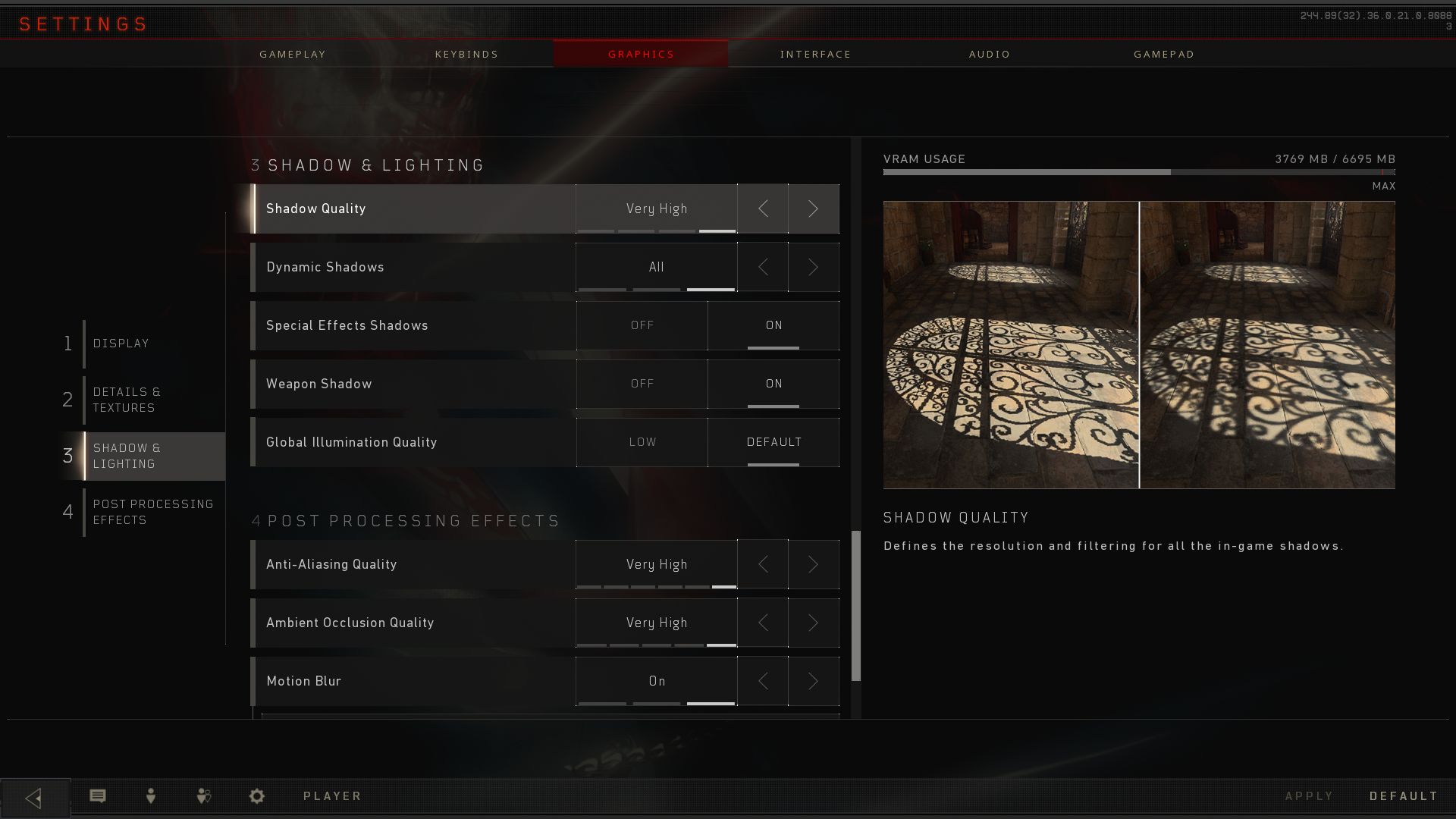Turn Special Effects Shadows off
The image size is (1456, 819).
click(642, 325)
